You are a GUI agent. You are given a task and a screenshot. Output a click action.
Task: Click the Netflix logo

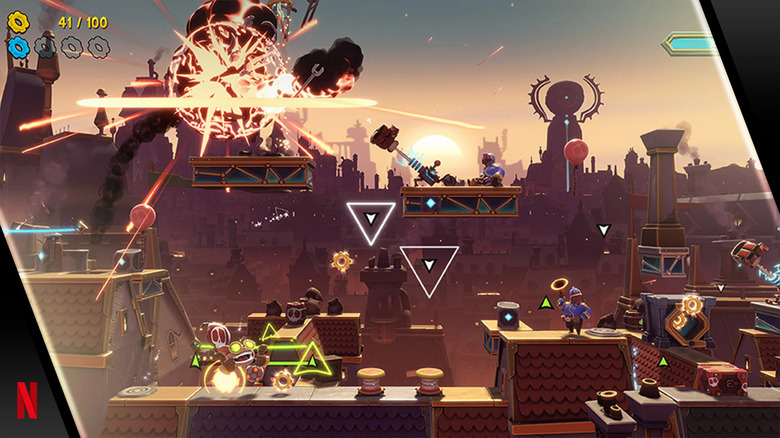tap(27, 400)
